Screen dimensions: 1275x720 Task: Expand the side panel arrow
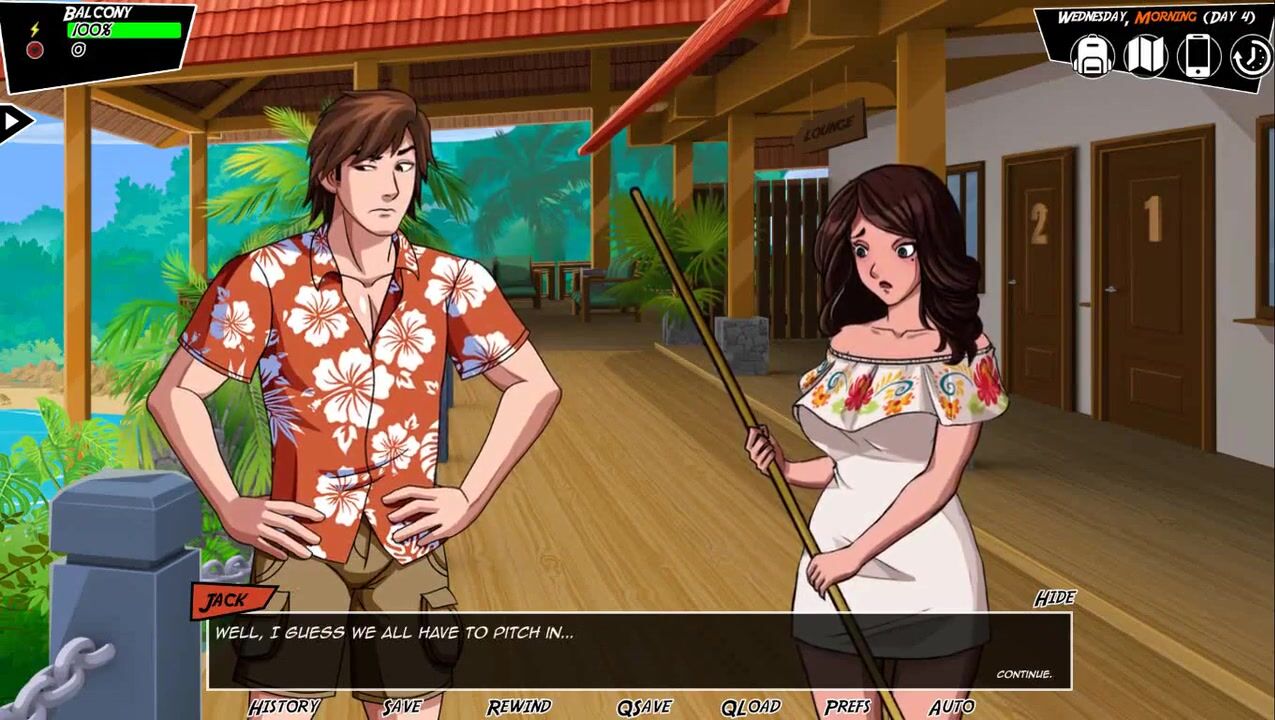14,123
